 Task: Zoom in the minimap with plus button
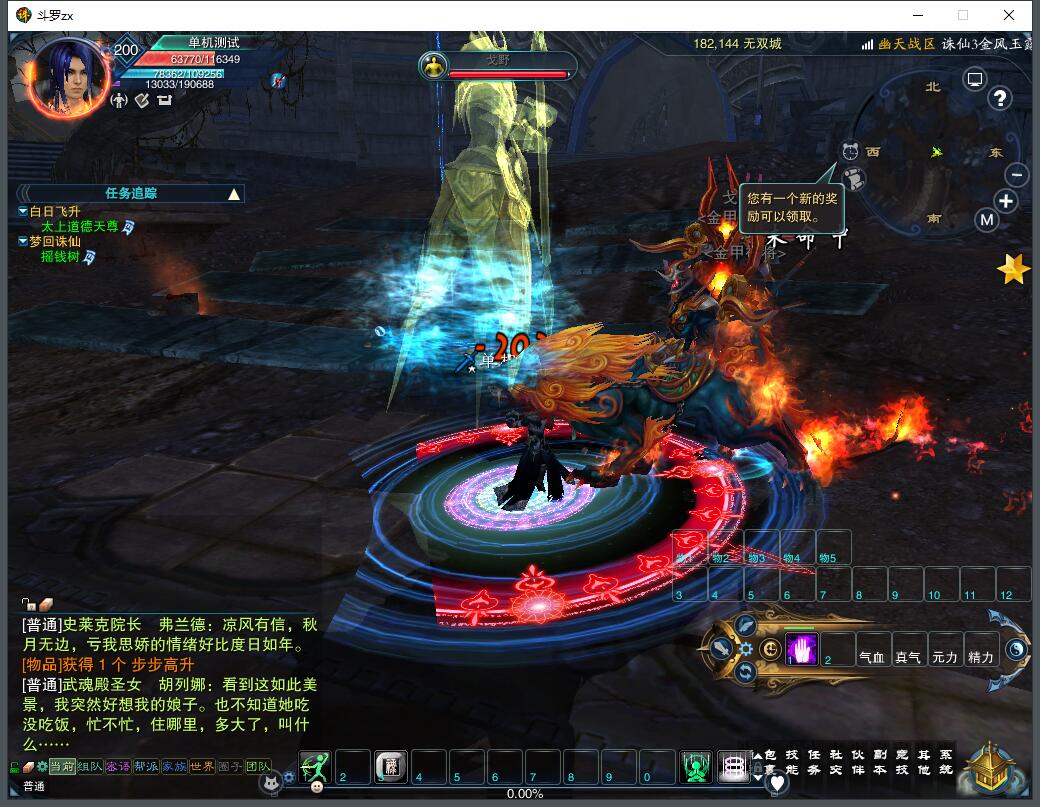click(1006, 201)
